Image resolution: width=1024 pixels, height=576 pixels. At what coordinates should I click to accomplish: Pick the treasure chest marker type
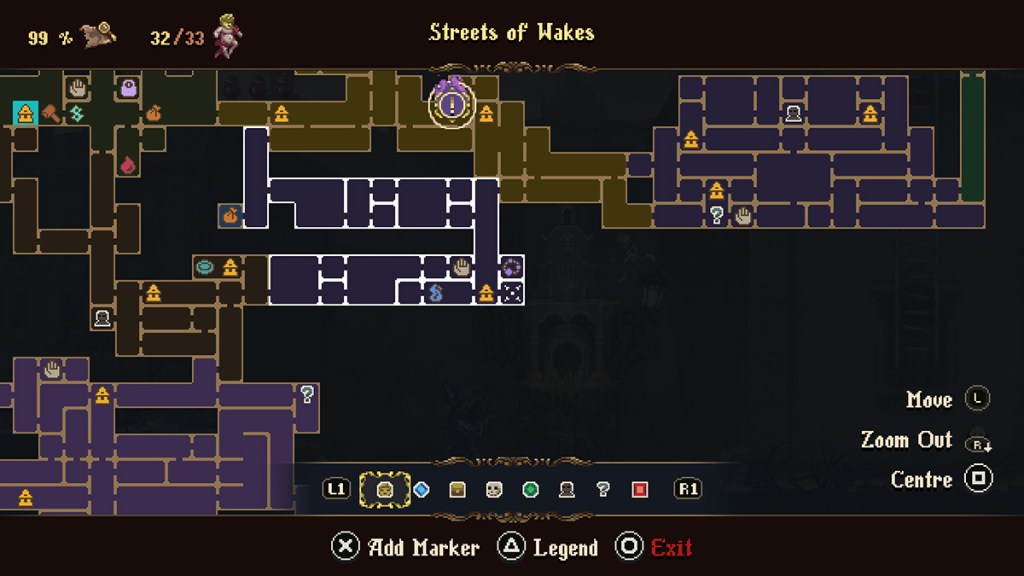[x=457, y=489]
